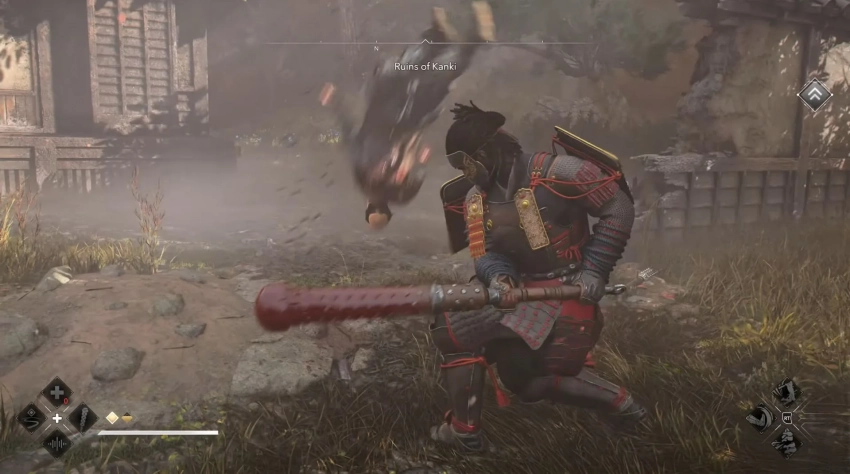Click the double-chevron diamond icon
Viewport: 850px width, 474px height.
point(814,95)
